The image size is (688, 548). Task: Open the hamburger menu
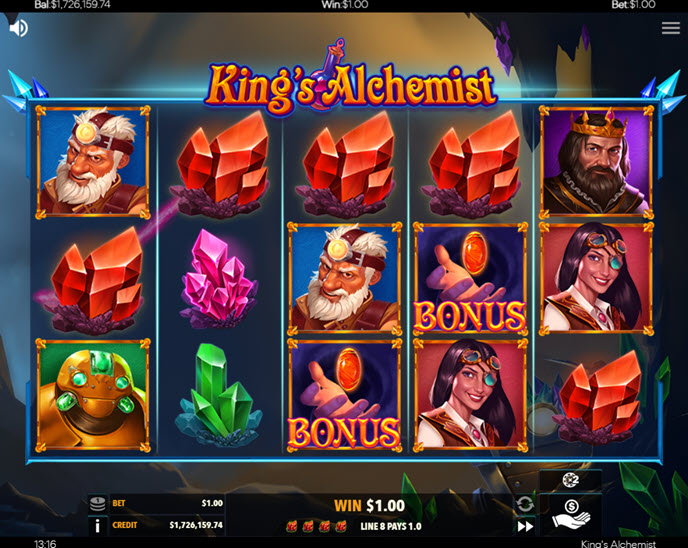click(670, 28)
